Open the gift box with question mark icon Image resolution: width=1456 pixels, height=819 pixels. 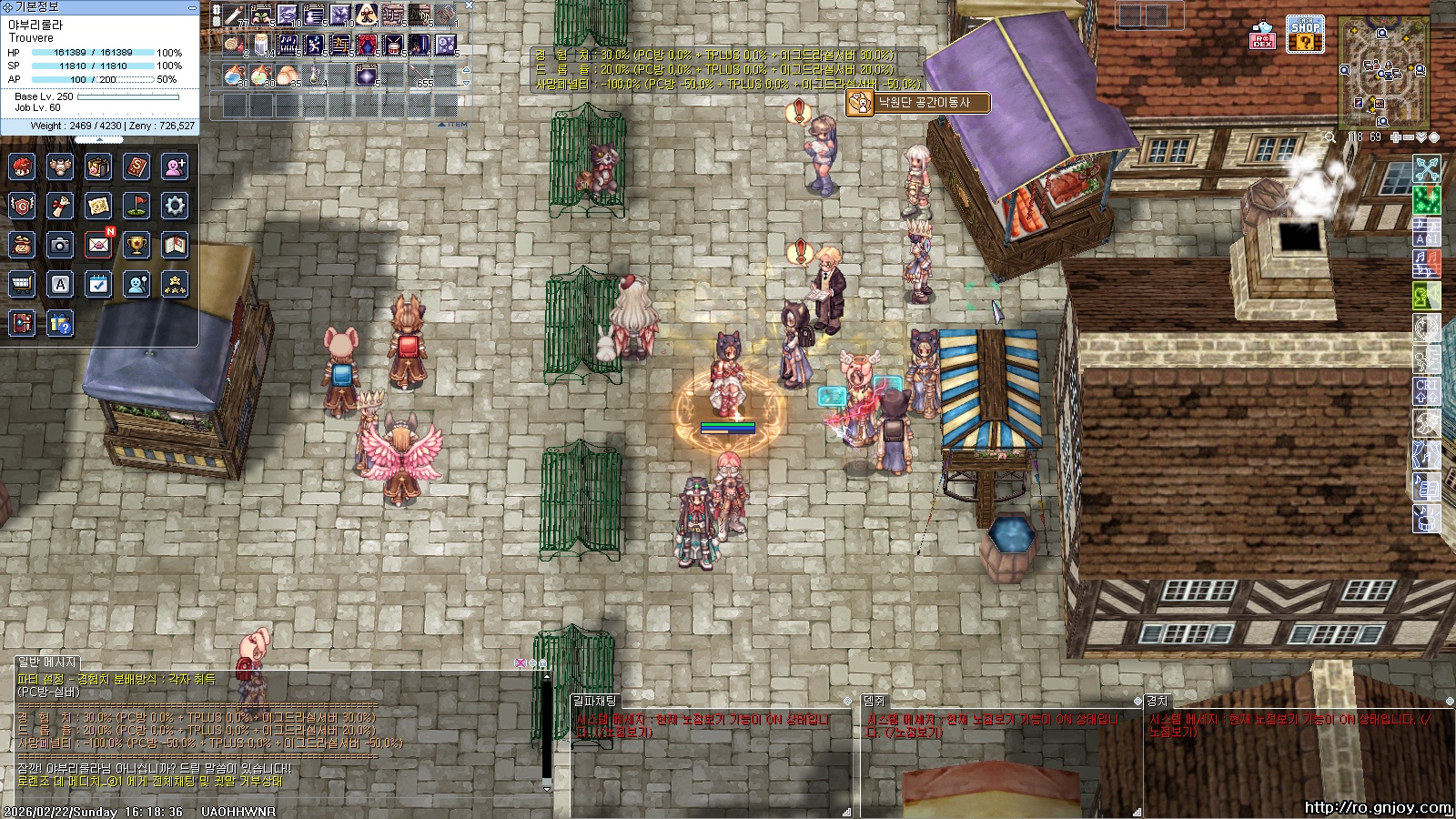click(60, 323)
